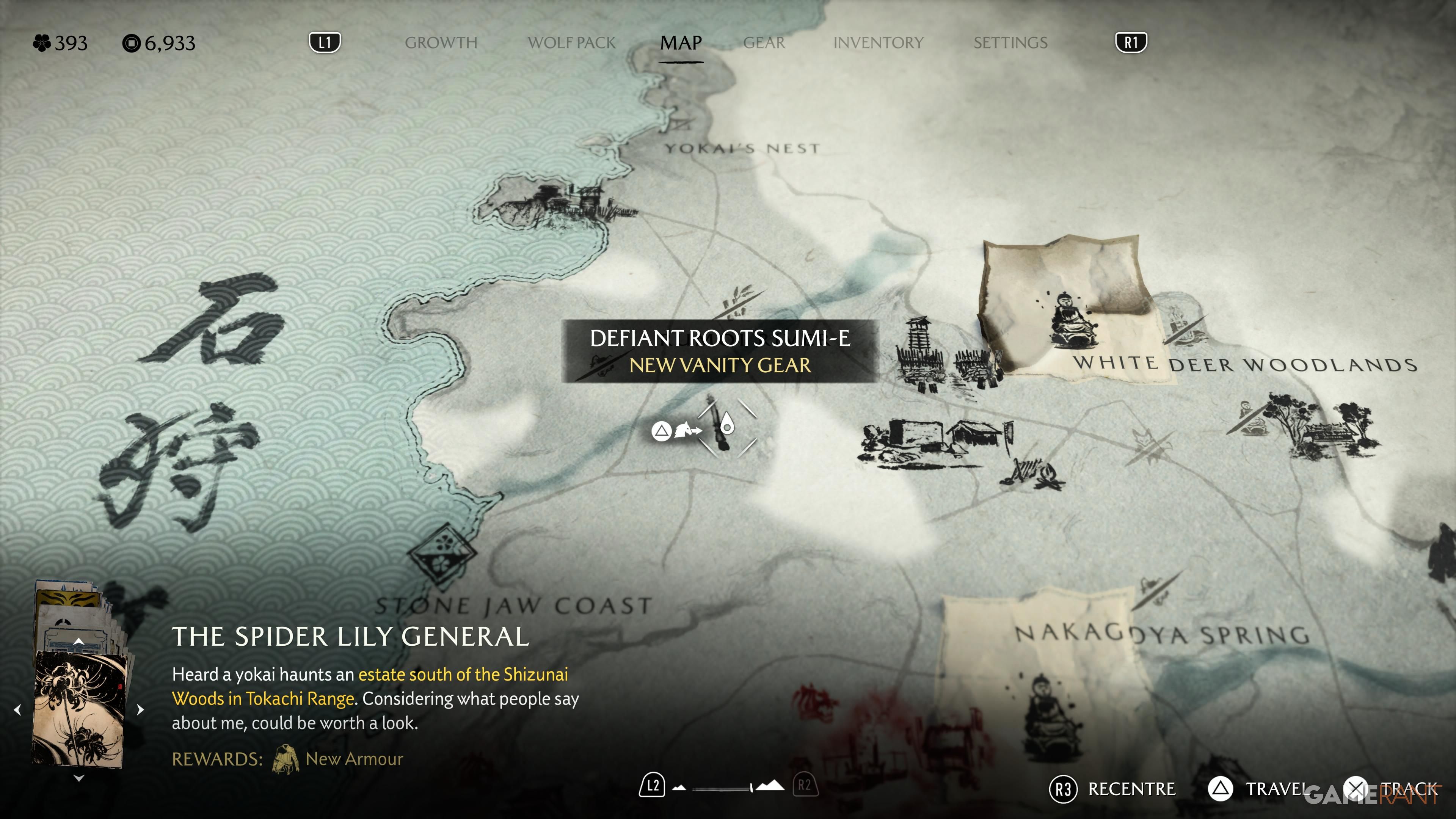Image resolution: width=1456 pixels, height=819 pixels.
Task: Recentre the map view
Action: (1112, 789)
